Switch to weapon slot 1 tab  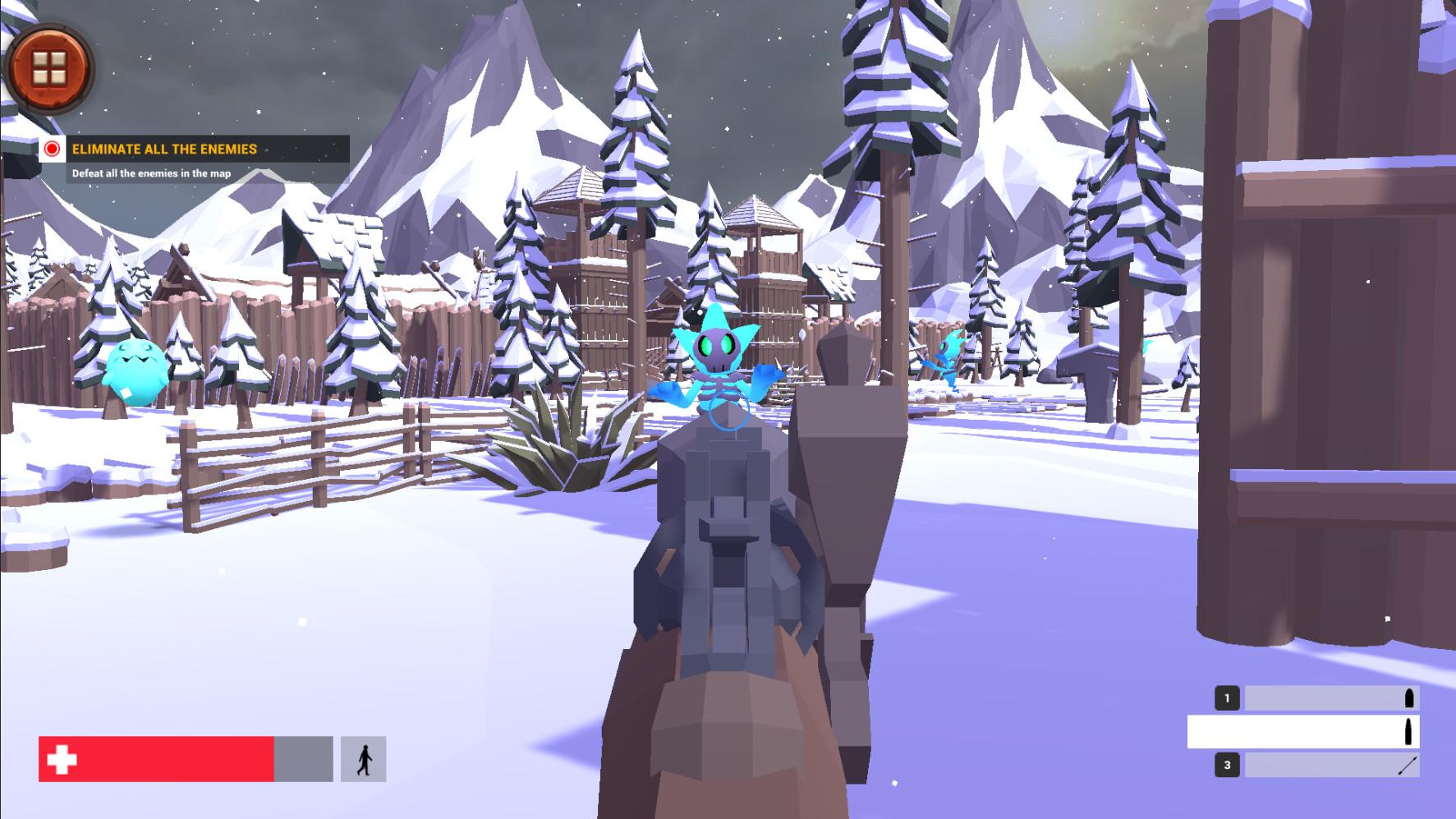(1227, 697)
